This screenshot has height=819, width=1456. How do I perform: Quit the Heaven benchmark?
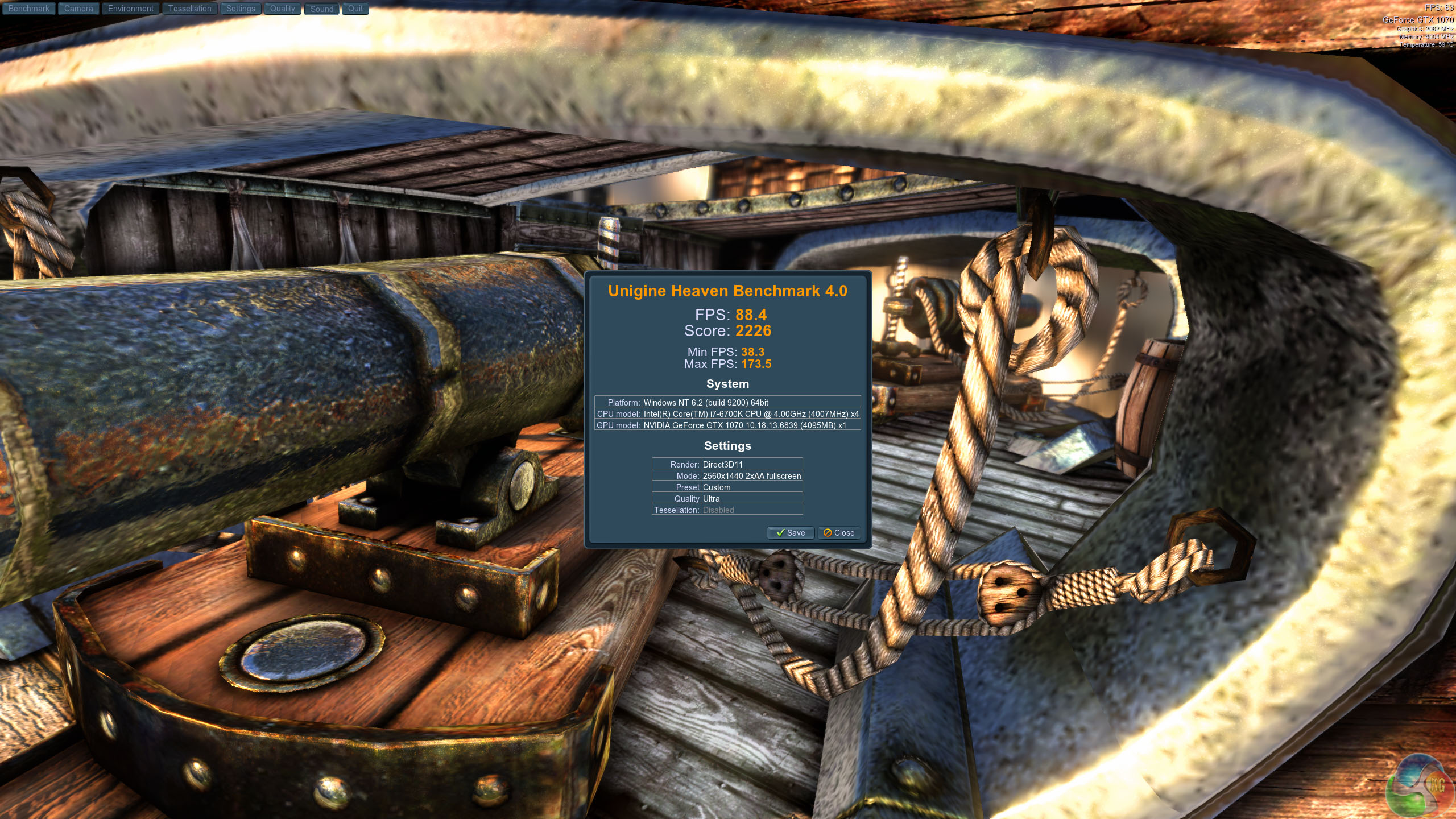point(355,9)
